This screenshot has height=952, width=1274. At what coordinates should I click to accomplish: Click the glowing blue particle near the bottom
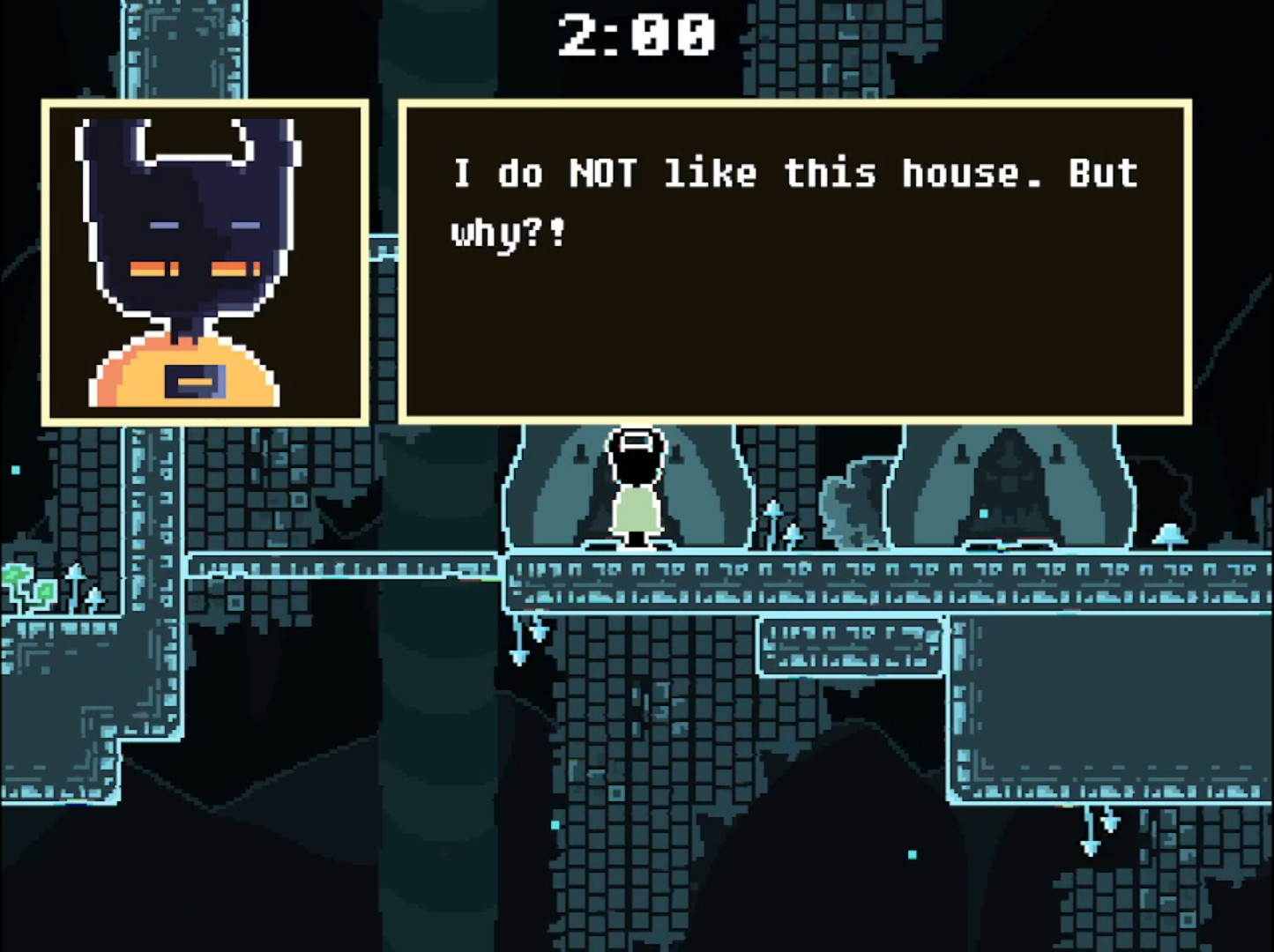tap(913, 855)
